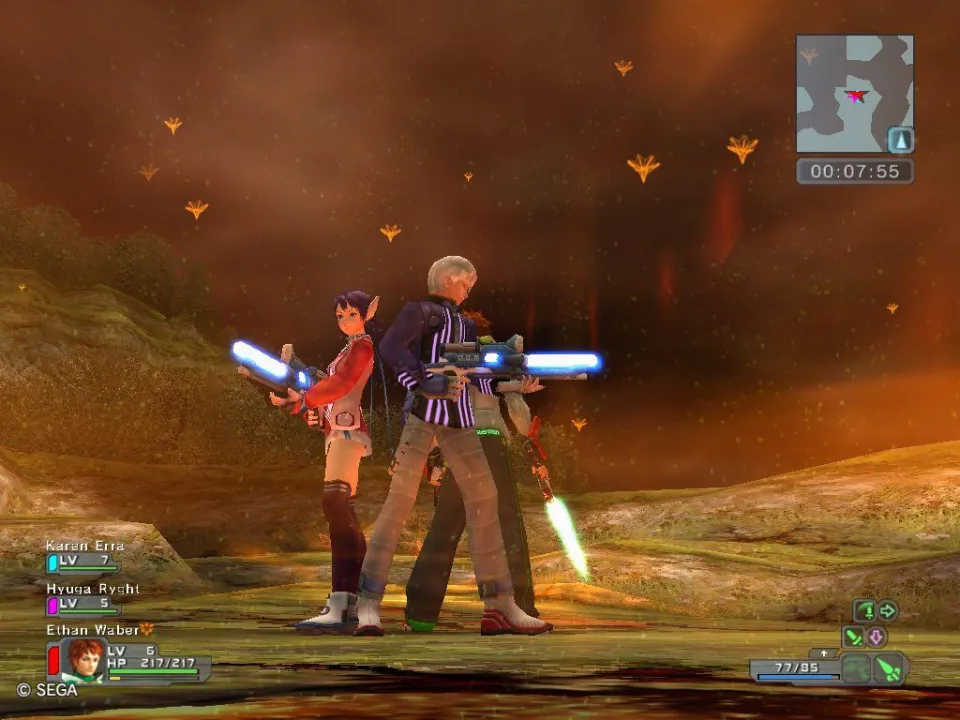960x720 pixels.
Task: Click the white up arrow tab
Action: (824, 653)
